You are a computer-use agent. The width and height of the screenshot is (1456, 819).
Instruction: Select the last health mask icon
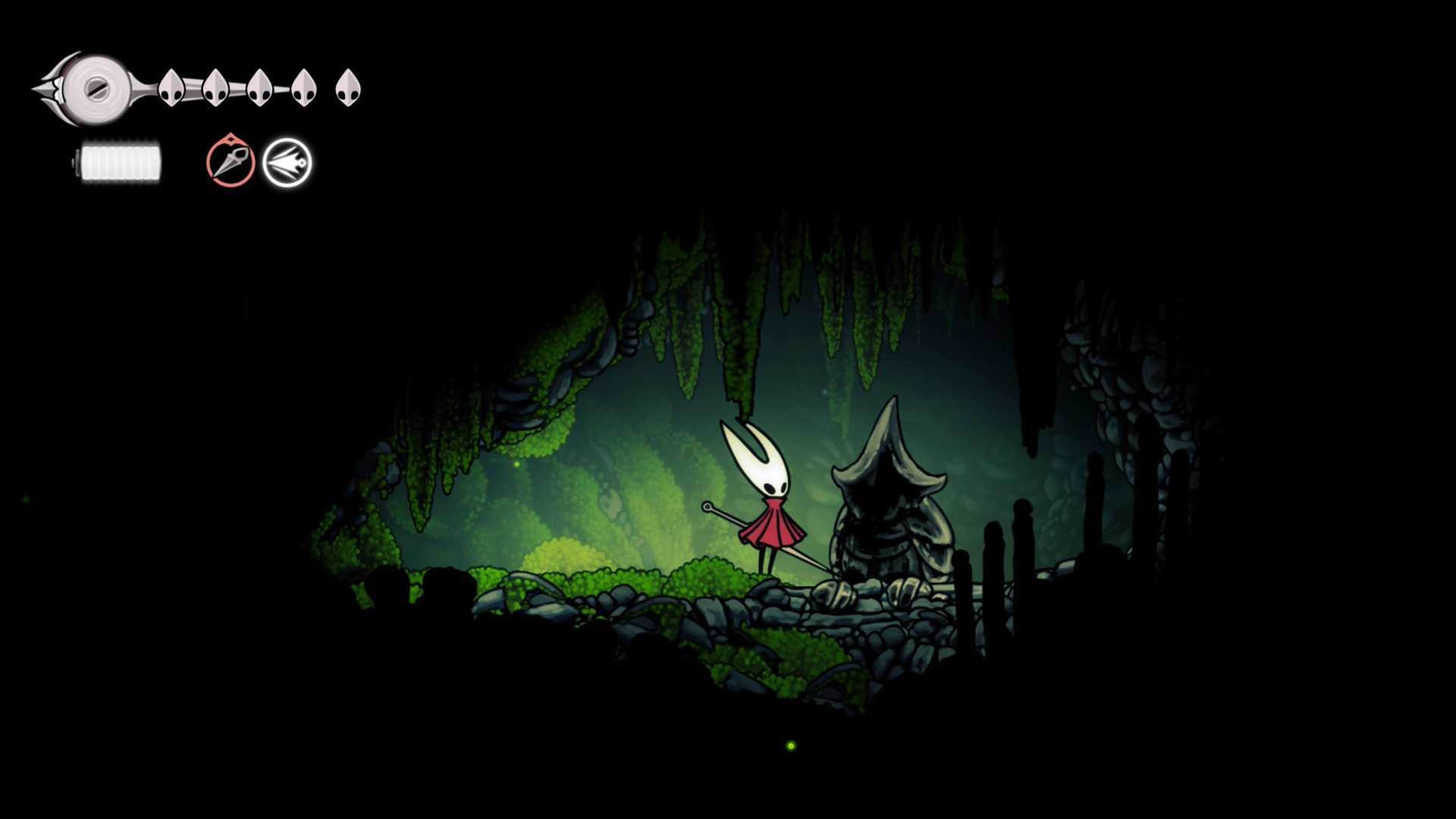348,88
